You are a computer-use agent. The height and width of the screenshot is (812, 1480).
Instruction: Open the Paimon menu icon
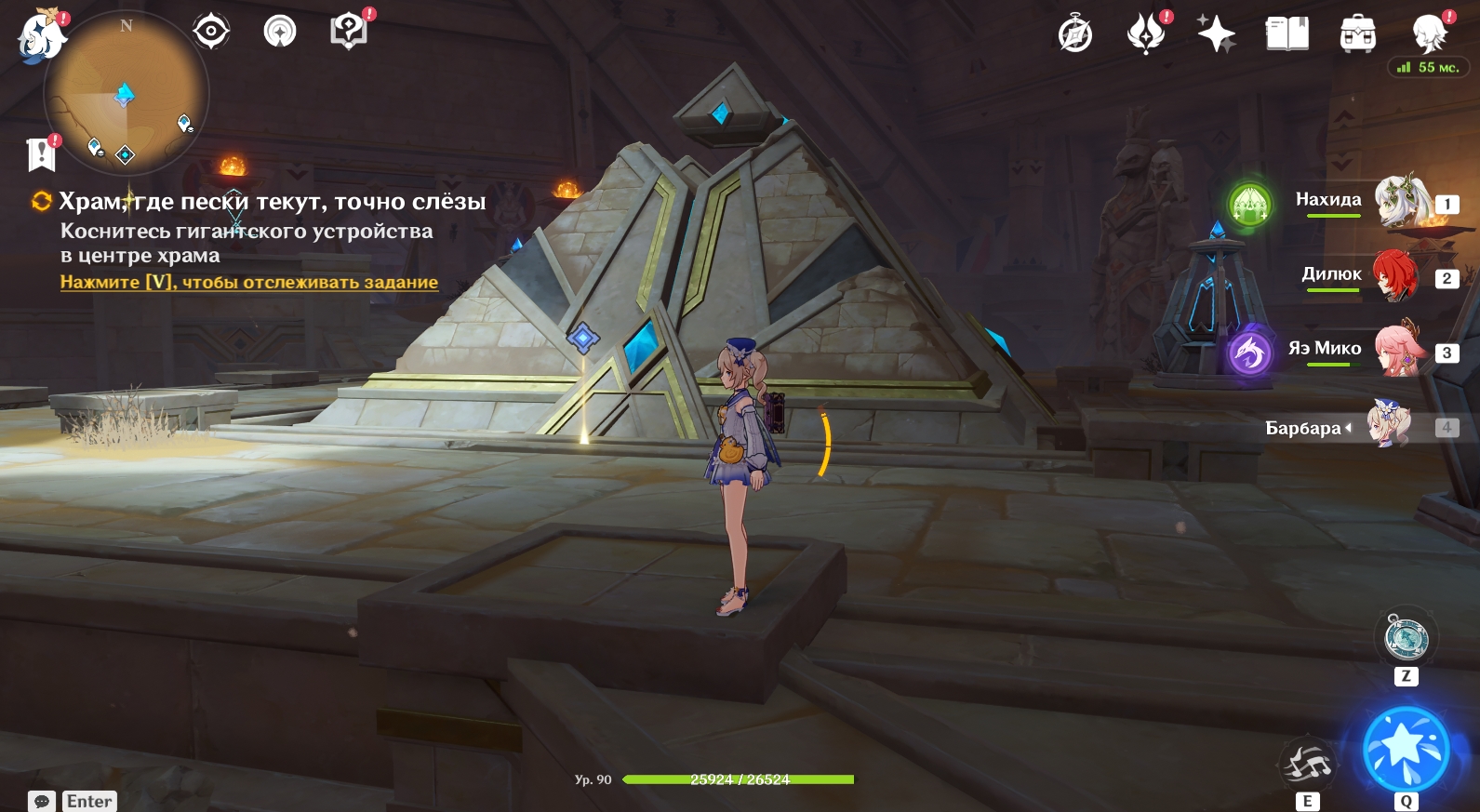point(40,37)
